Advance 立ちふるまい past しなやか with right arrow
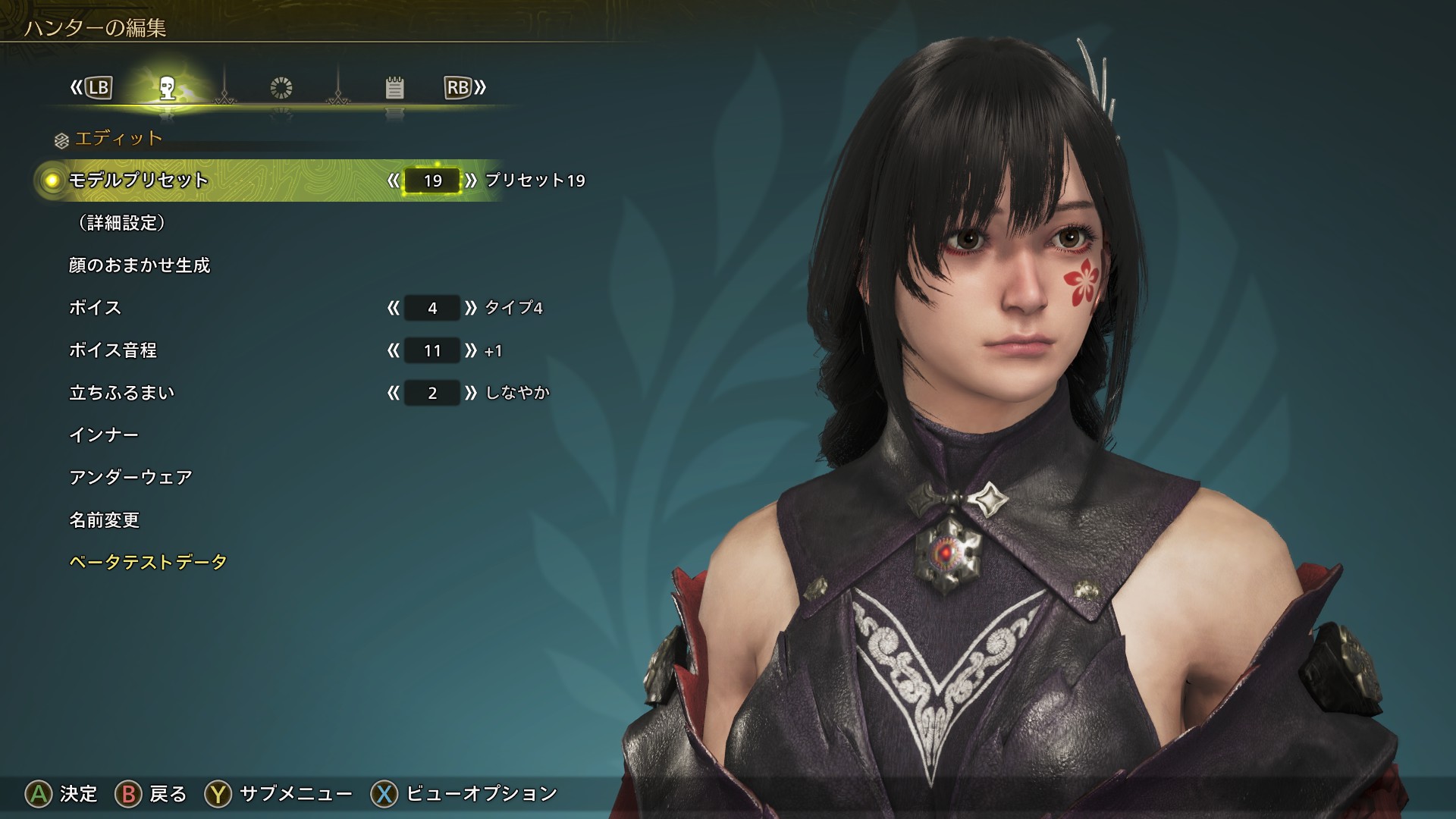The width and height of the screenshot is (1456, 819). click(471, 393)
